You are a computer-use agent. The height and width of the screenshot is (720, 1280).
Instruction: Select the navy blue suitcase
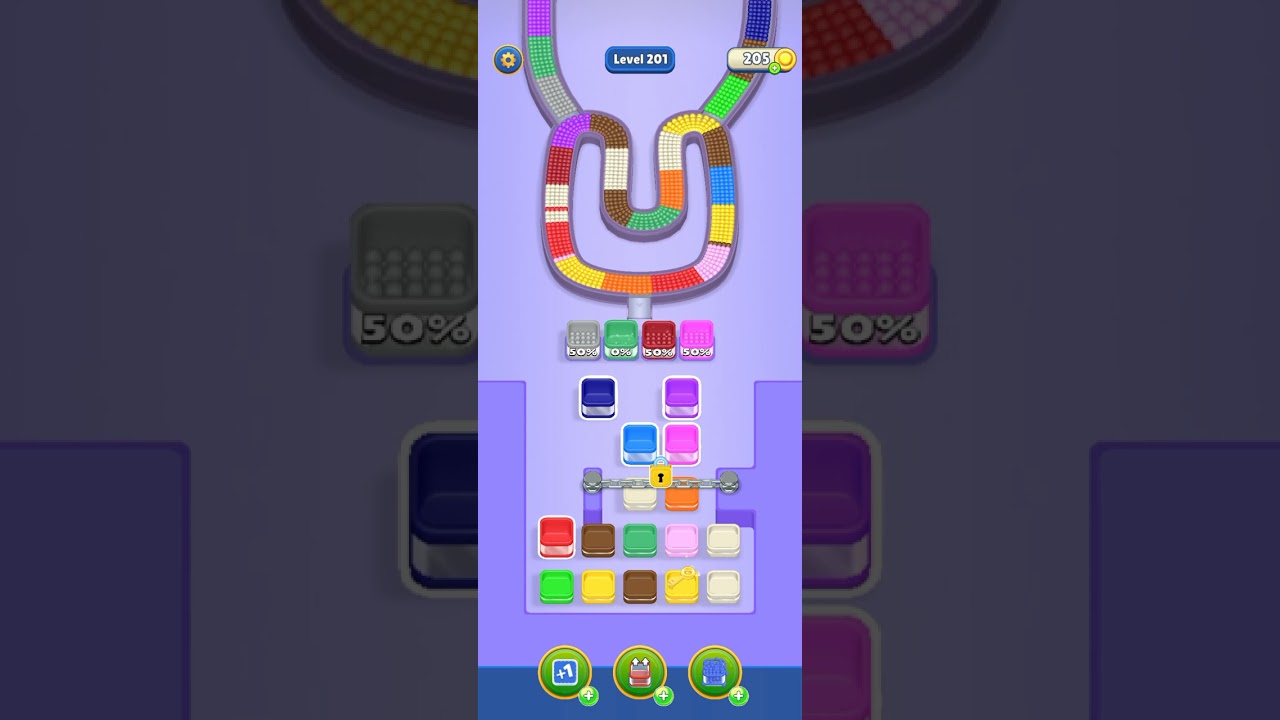click(597, 398)
